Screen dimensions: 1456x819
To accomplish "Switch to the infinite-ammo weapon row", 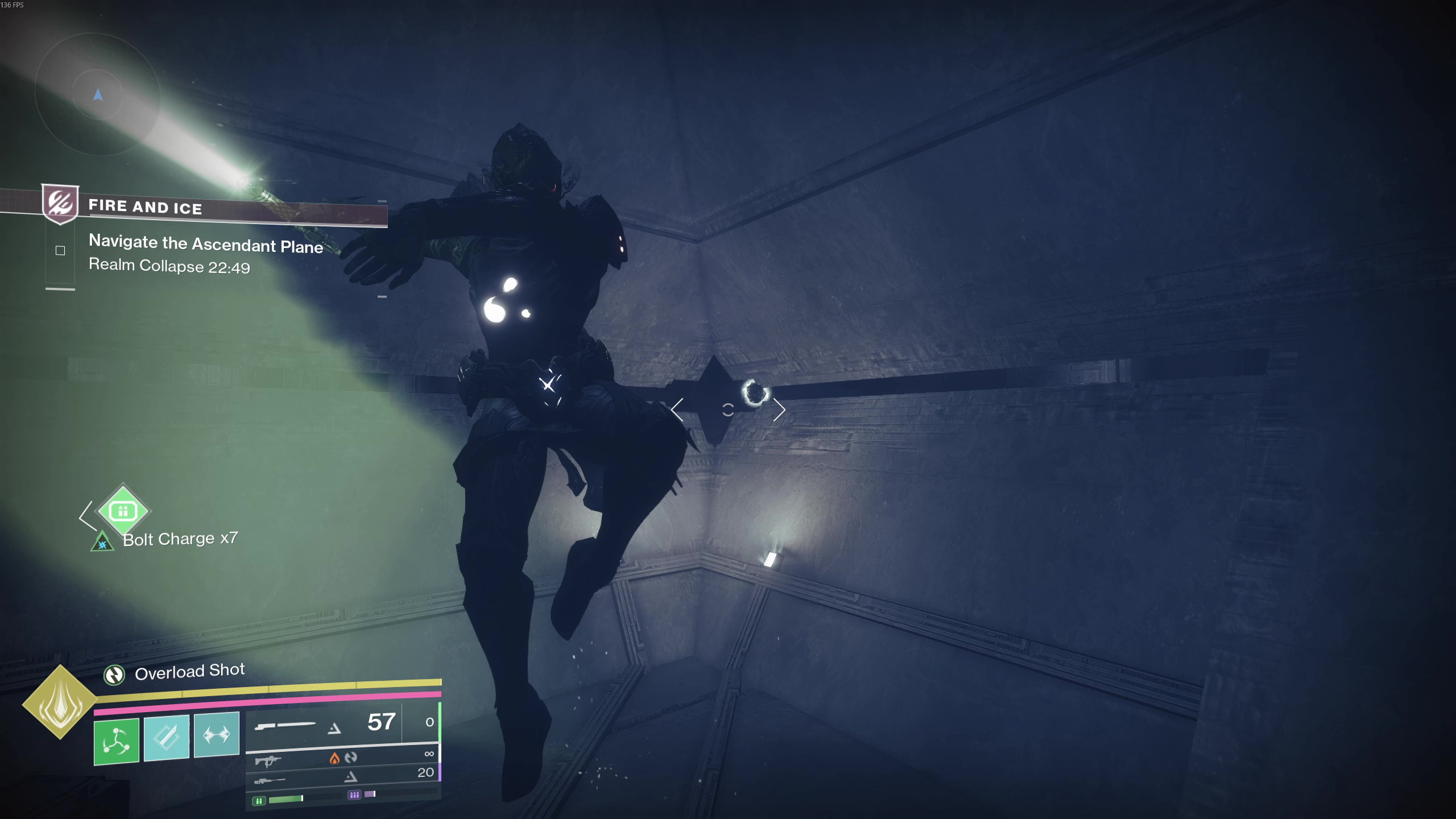I will tap(341, 757).
